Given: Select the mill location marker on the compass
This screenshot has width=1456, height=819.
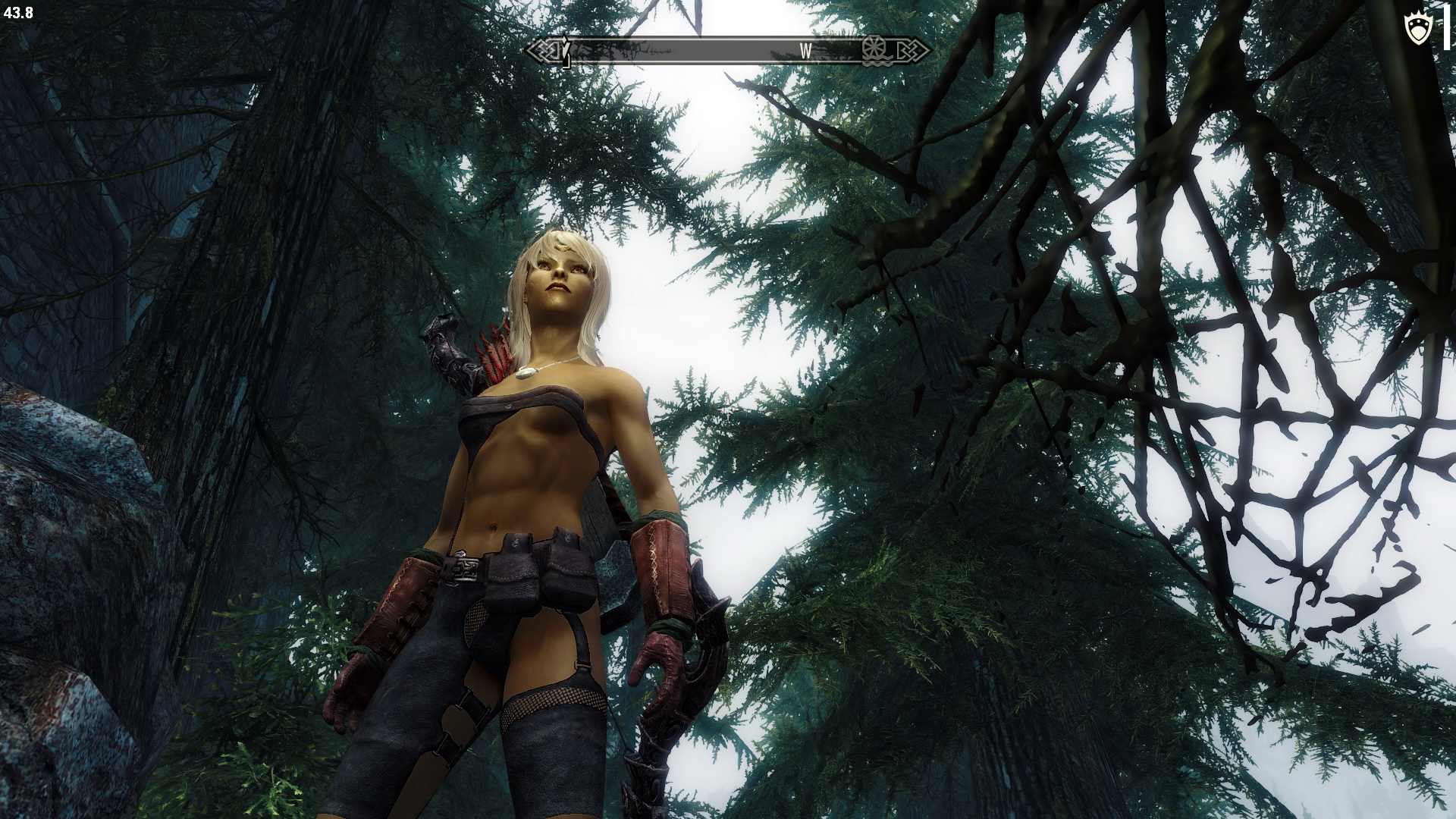Looking at the screenshot, I should (875, 50).
